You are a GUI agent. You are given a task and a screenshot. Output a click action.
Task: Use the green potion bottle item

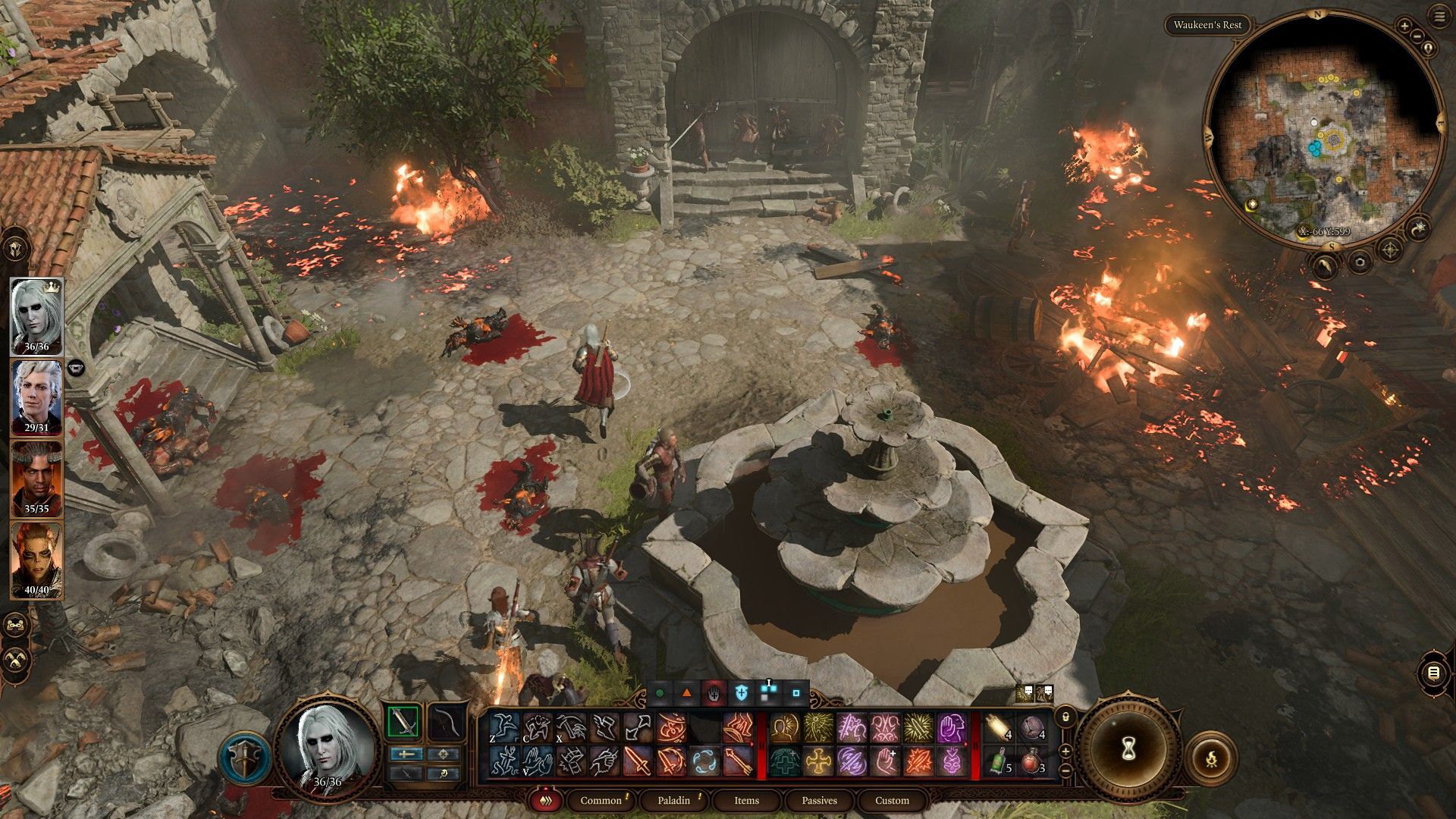[x=999, y=761]
